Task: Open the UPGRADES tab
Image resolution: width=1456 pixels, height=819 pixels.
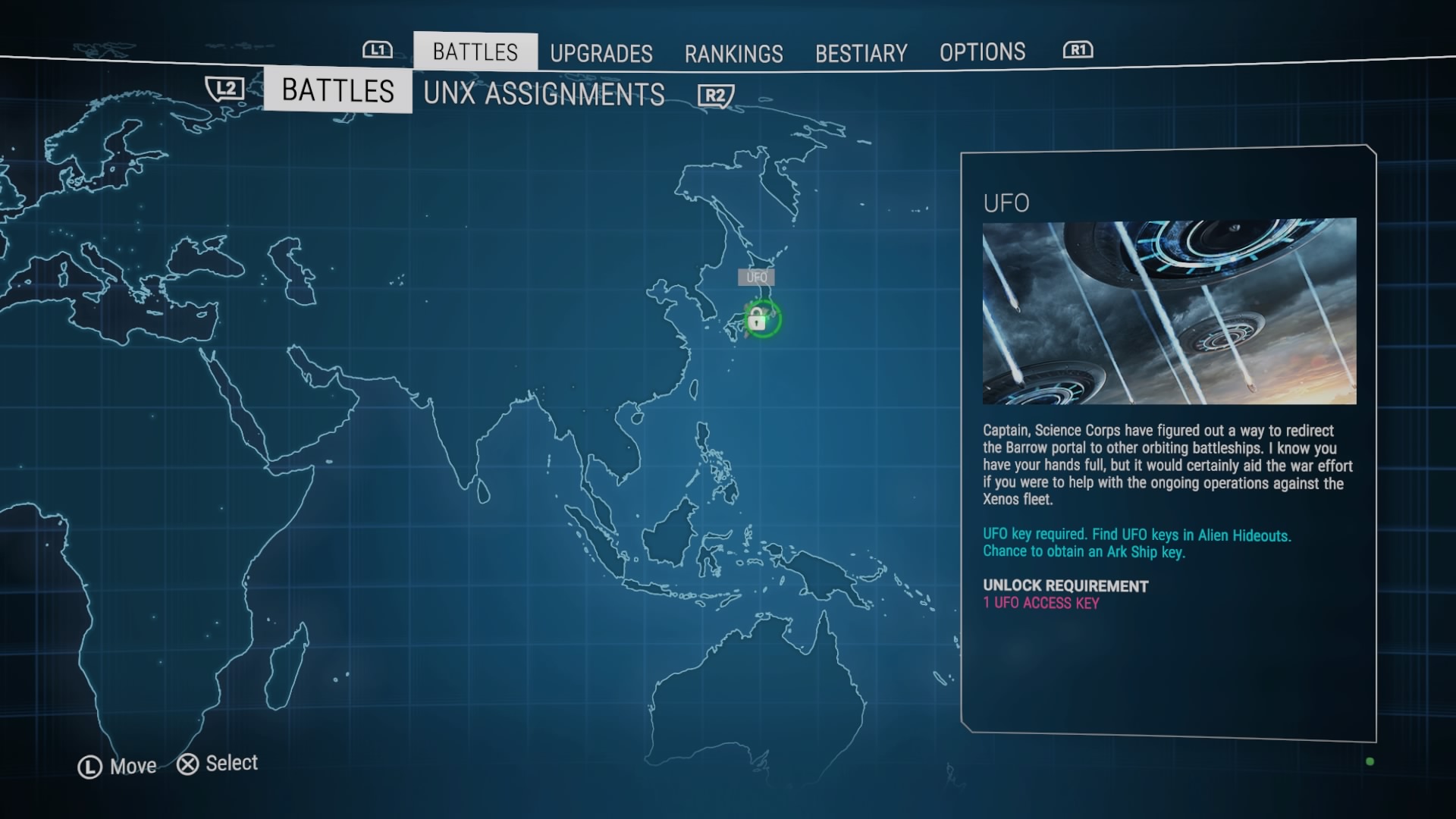Action: tap(601, 53)
